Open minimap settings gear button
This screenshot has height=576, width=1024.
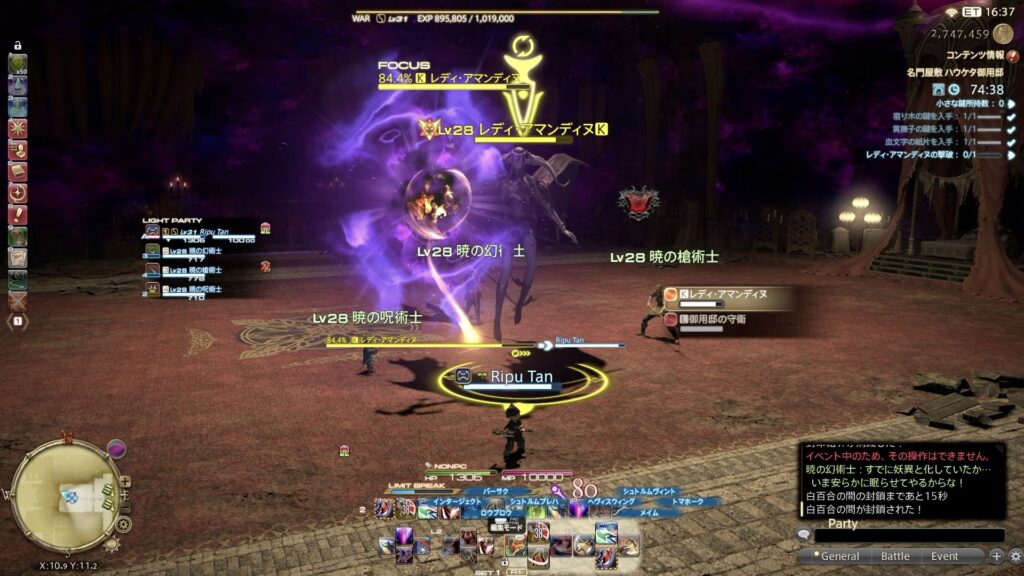click(123, 524)
